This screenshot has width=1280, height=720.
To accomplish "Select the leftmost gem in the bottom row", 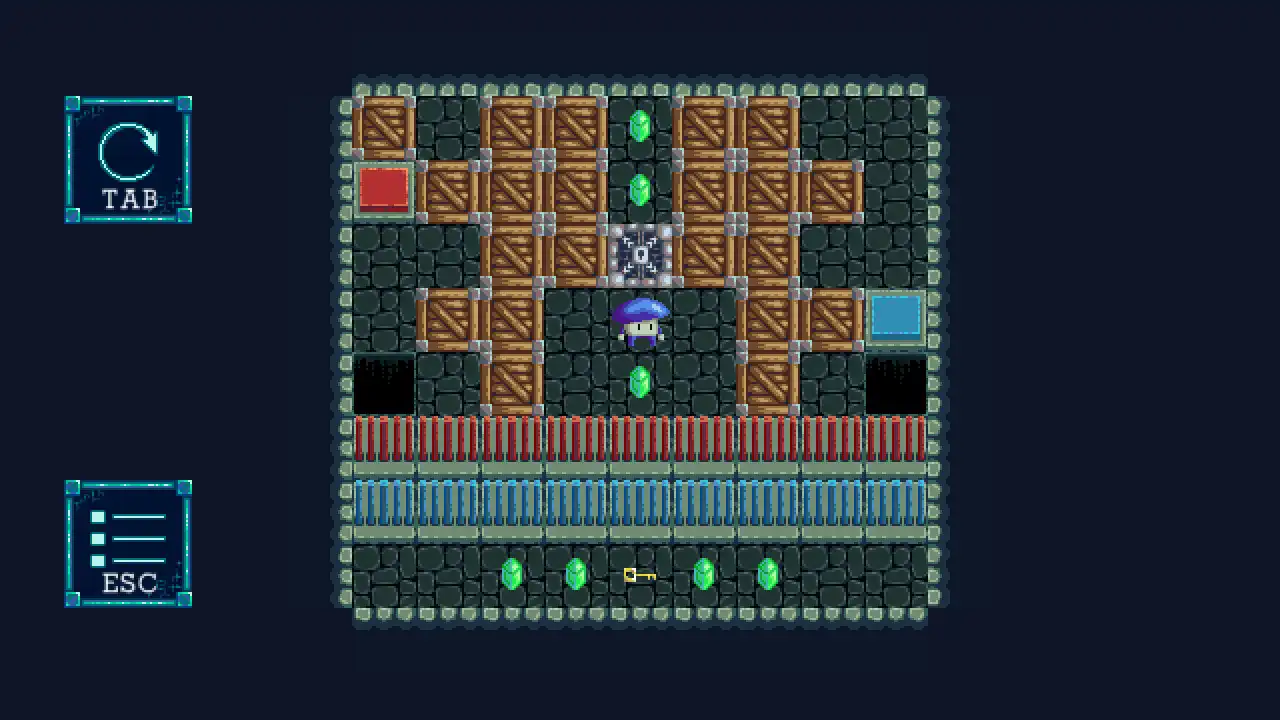I will point(512,574).
